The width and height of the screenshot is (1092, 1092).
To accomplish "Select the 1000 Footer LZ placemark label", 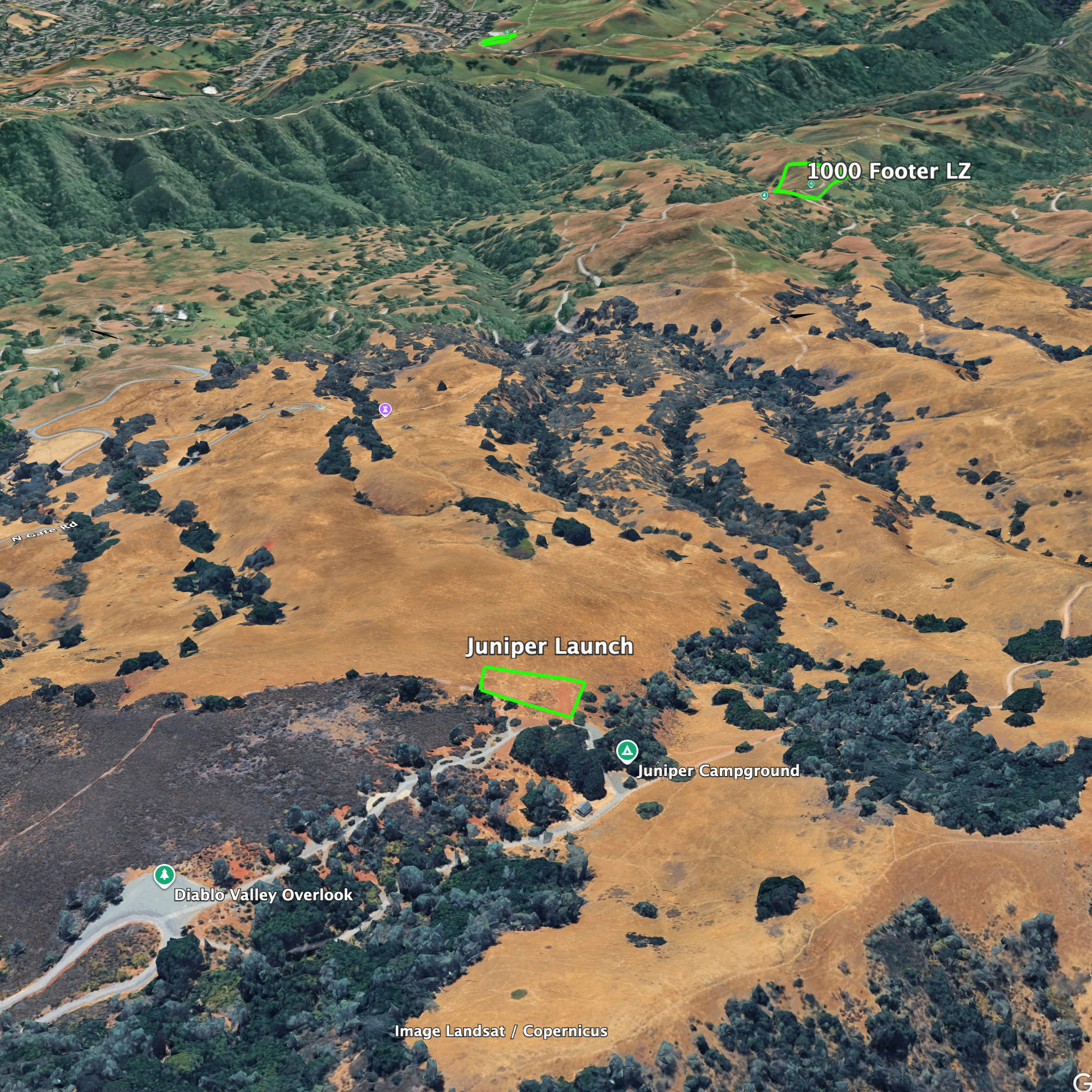I will tap(889, 171).
